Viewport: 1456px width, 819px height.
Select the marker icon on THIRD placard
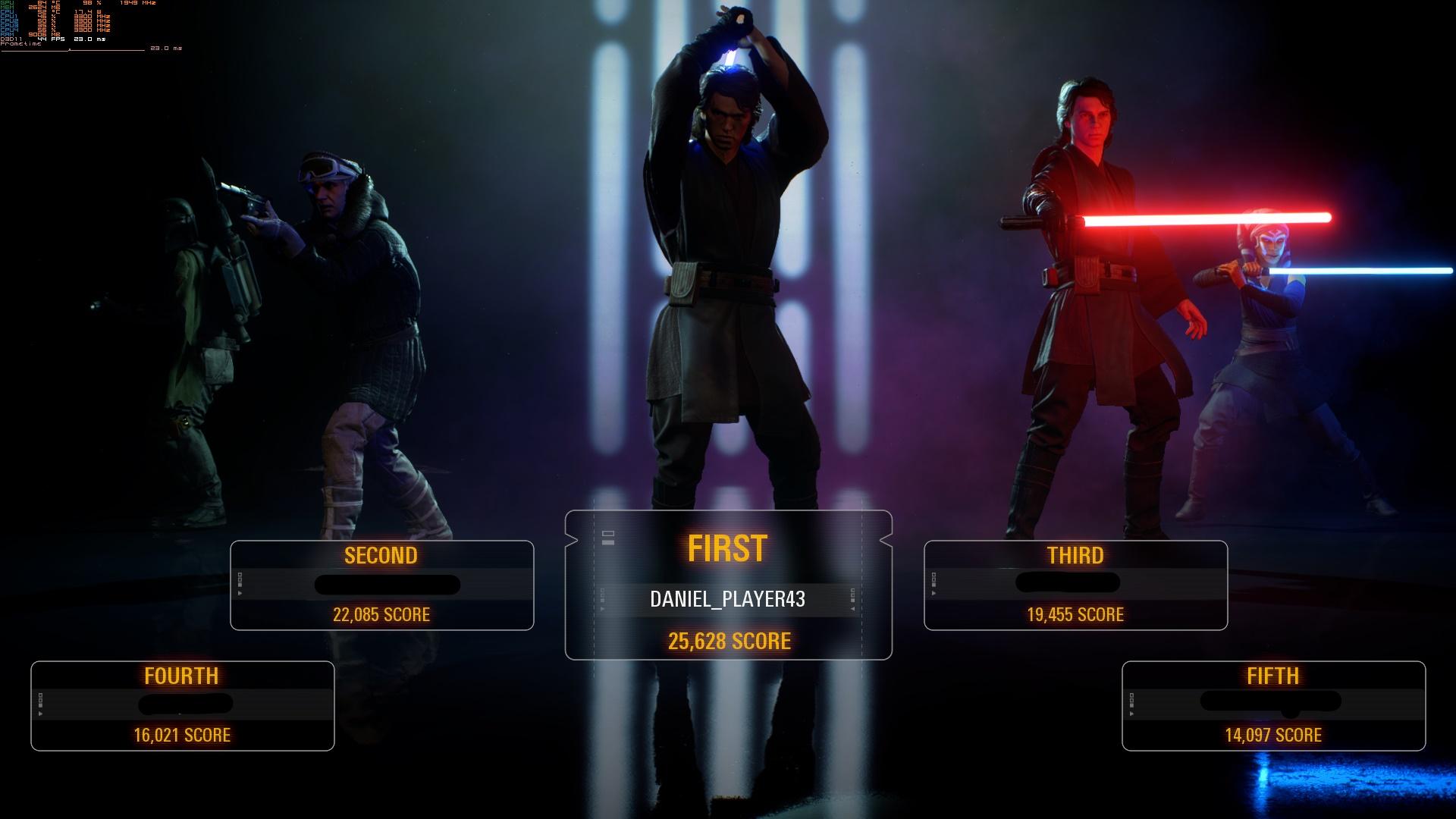pos(934,582)
